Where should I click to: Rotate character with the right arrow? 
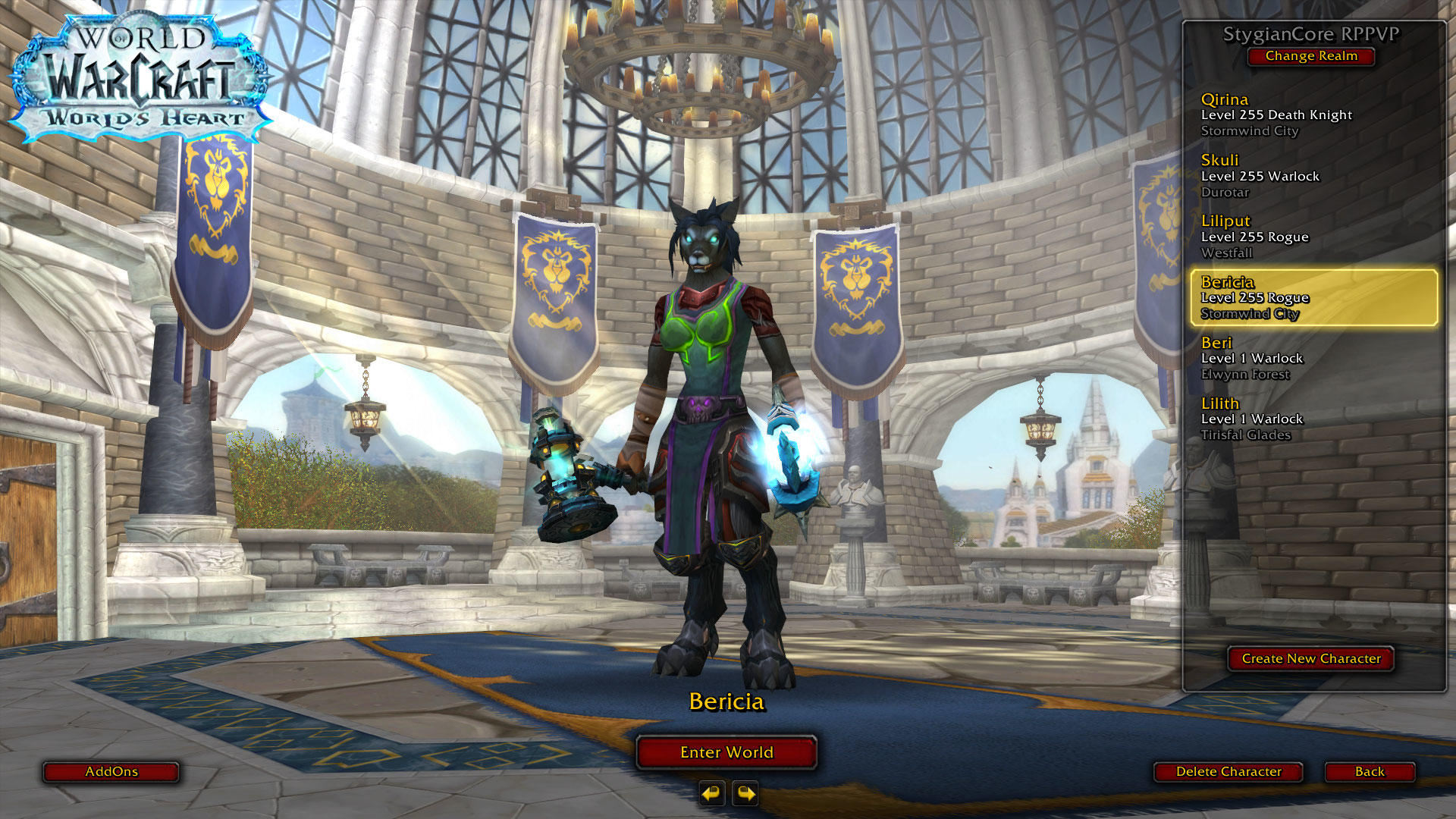click(745, 794)
